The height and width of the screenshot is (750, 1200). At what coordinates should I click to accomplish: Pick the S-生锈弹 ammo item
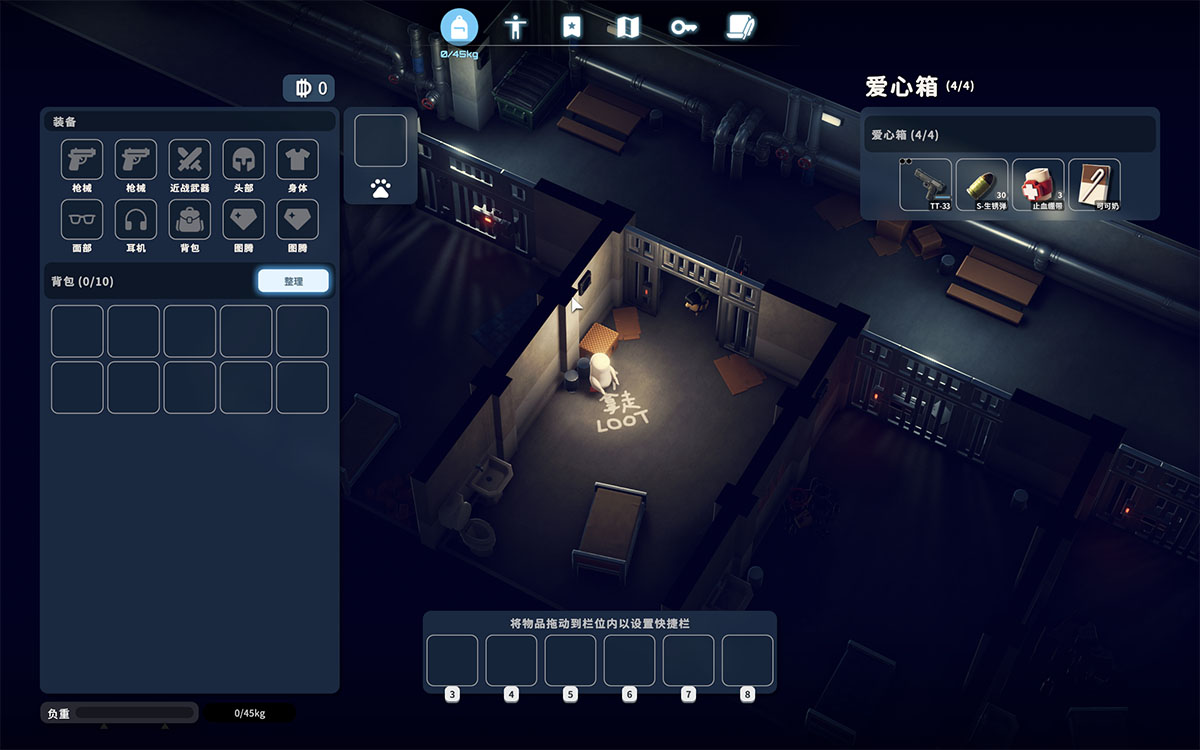[x=981, y=184]
